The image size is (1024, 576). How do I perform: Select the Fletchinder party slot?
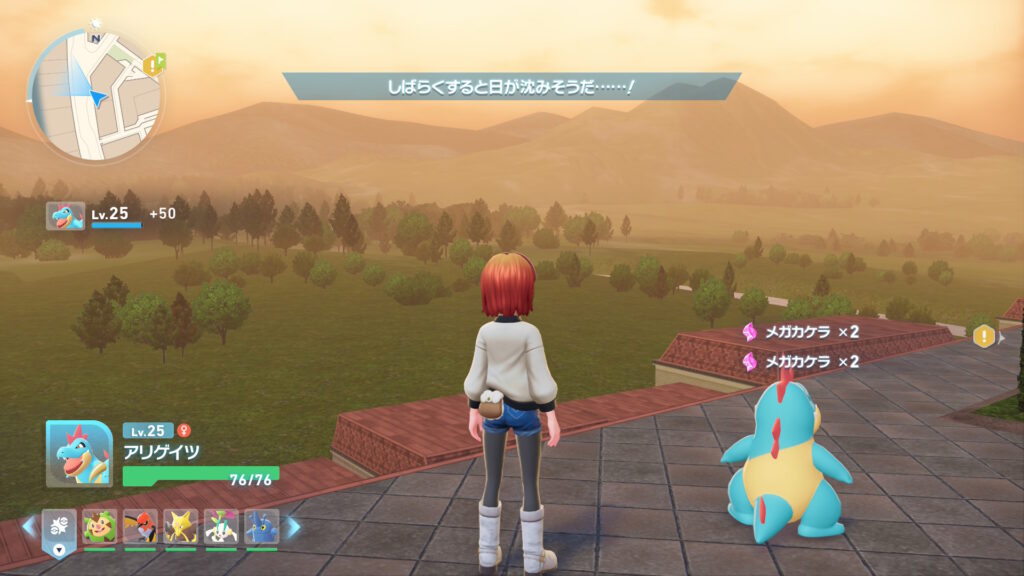click(x=140, y=526)
